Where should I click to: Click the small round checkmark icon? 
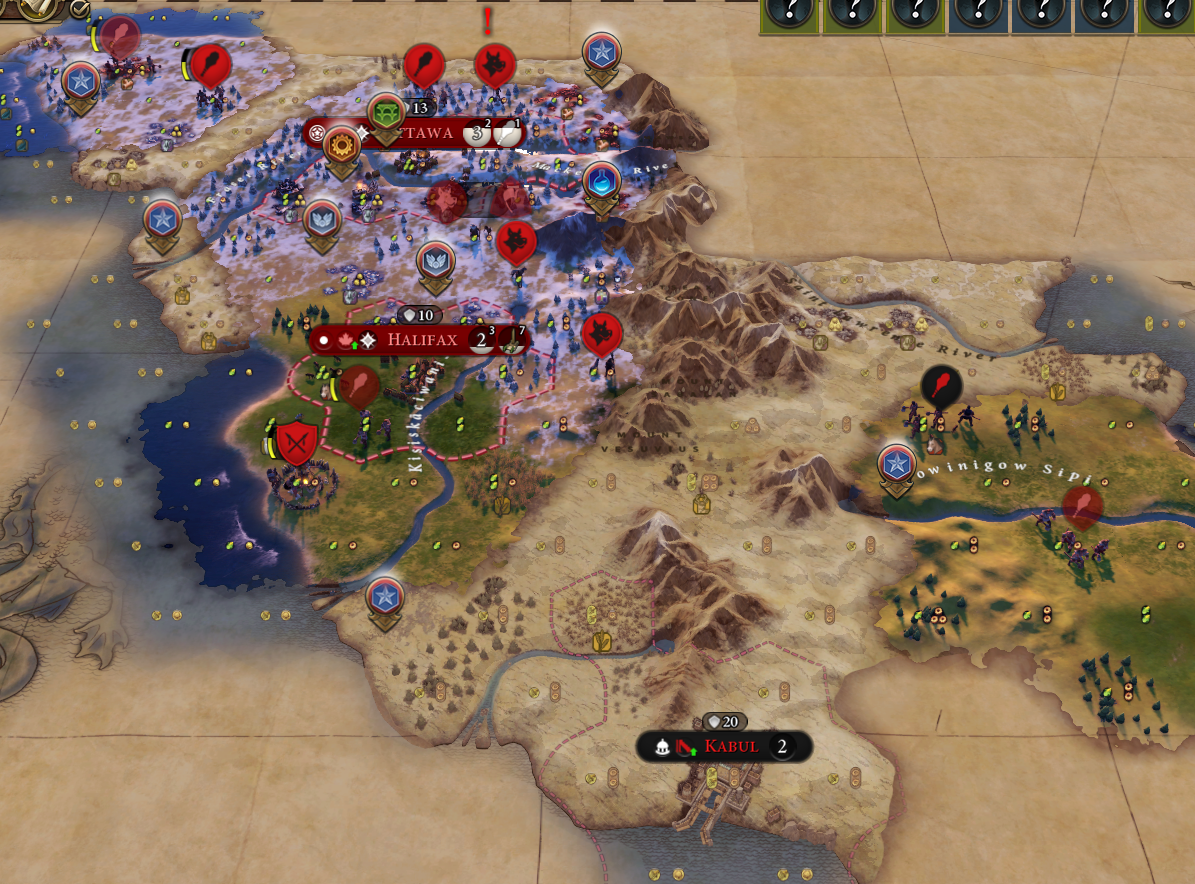pyautogui.click(x=79, y=9)
